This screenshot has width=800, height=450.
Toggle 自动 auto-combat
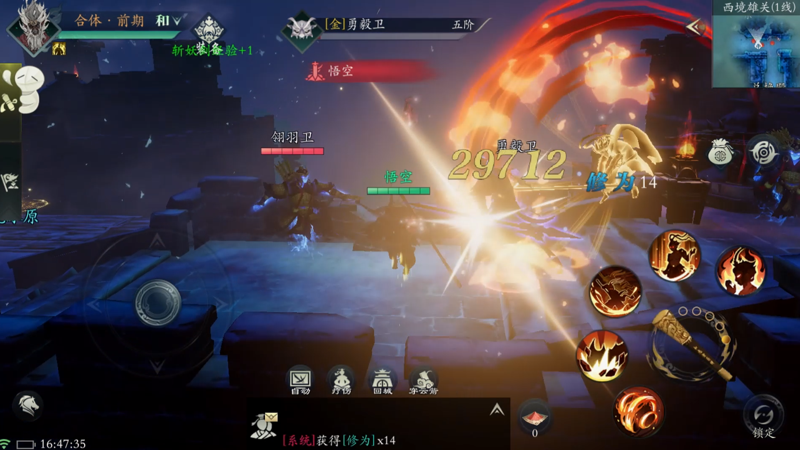(300, 380)
